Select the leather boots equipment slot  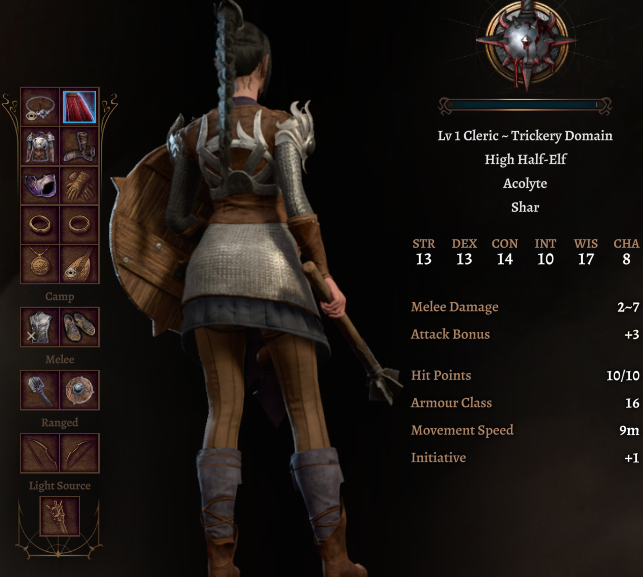79,146
